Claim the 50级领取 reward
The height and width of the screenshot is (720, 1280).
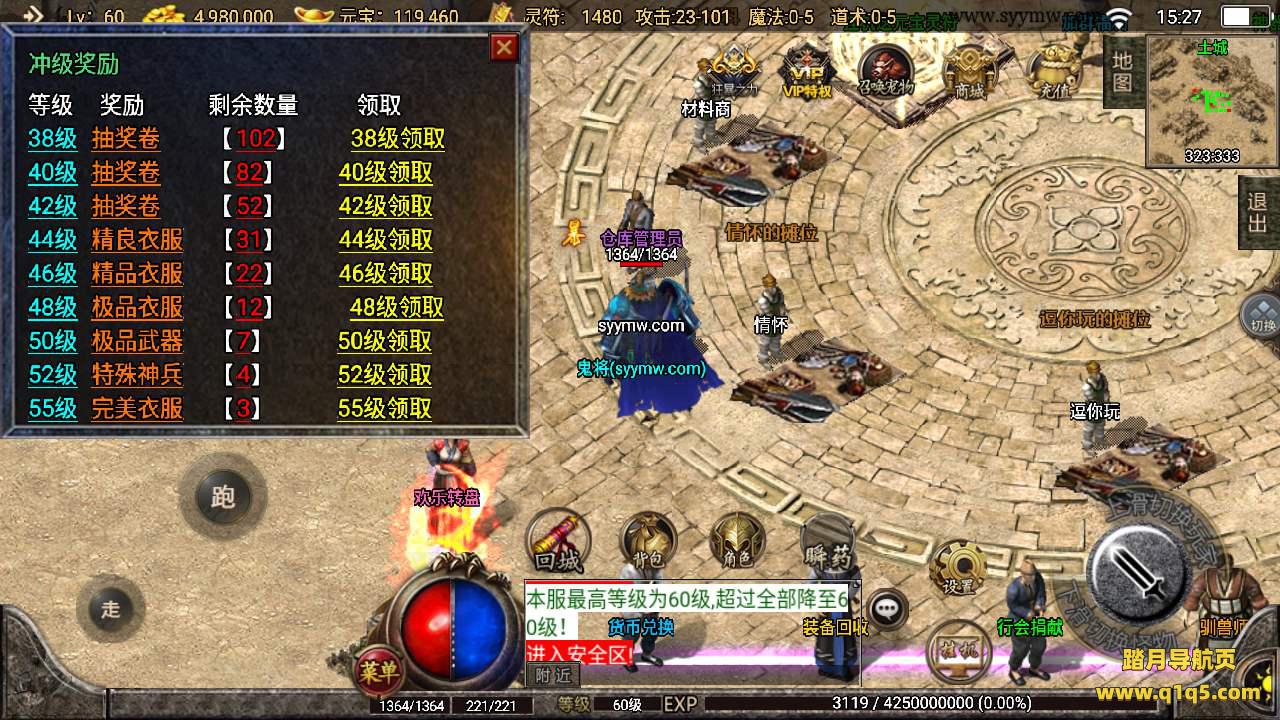click(384, 341)
